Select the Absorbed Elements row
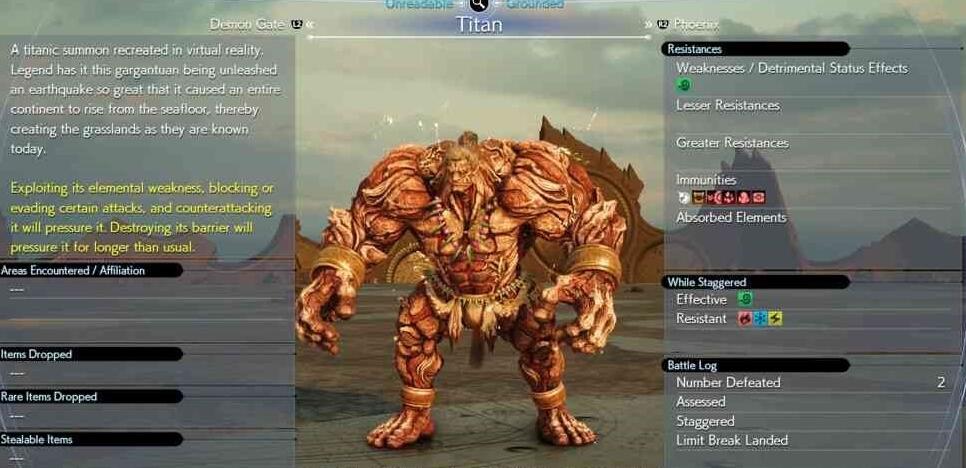This screenshot has height=468, width=966. pyautogui.click(x=731, y=217)
